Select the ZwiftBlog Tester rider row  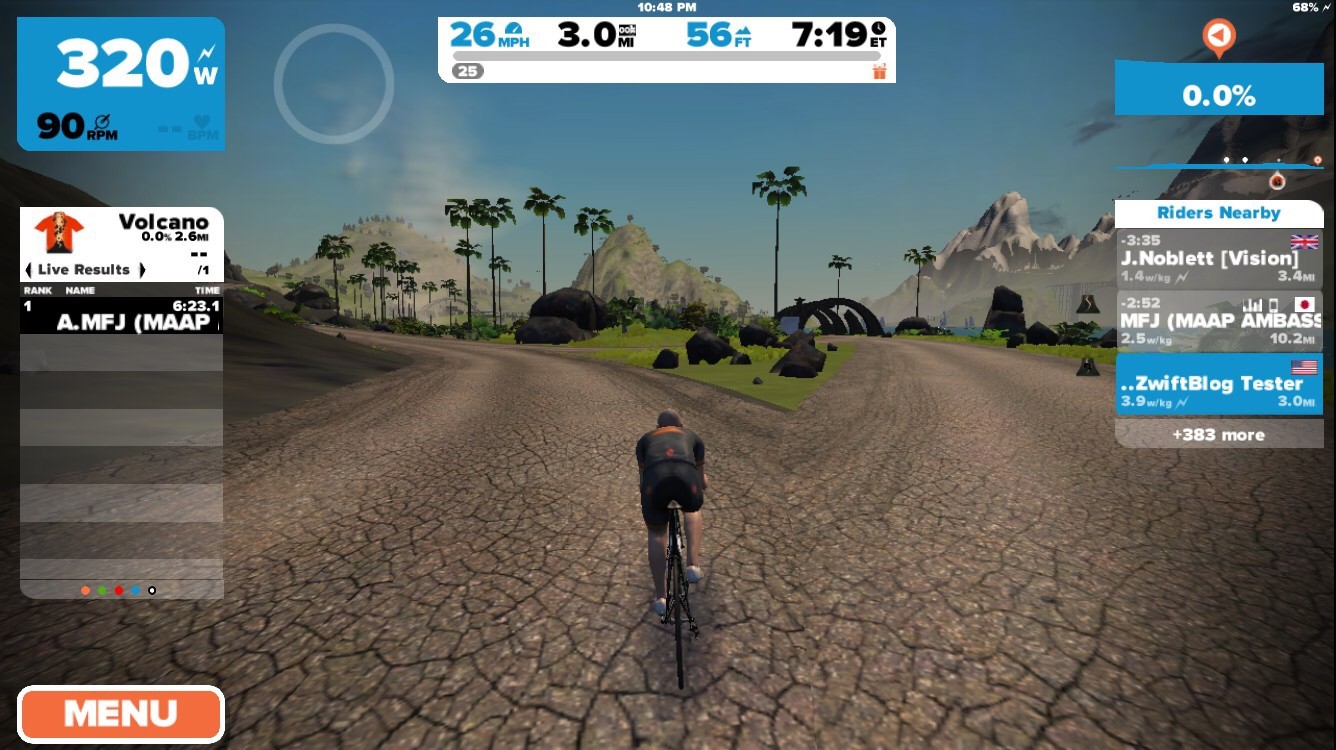(x=1218, y=384)
